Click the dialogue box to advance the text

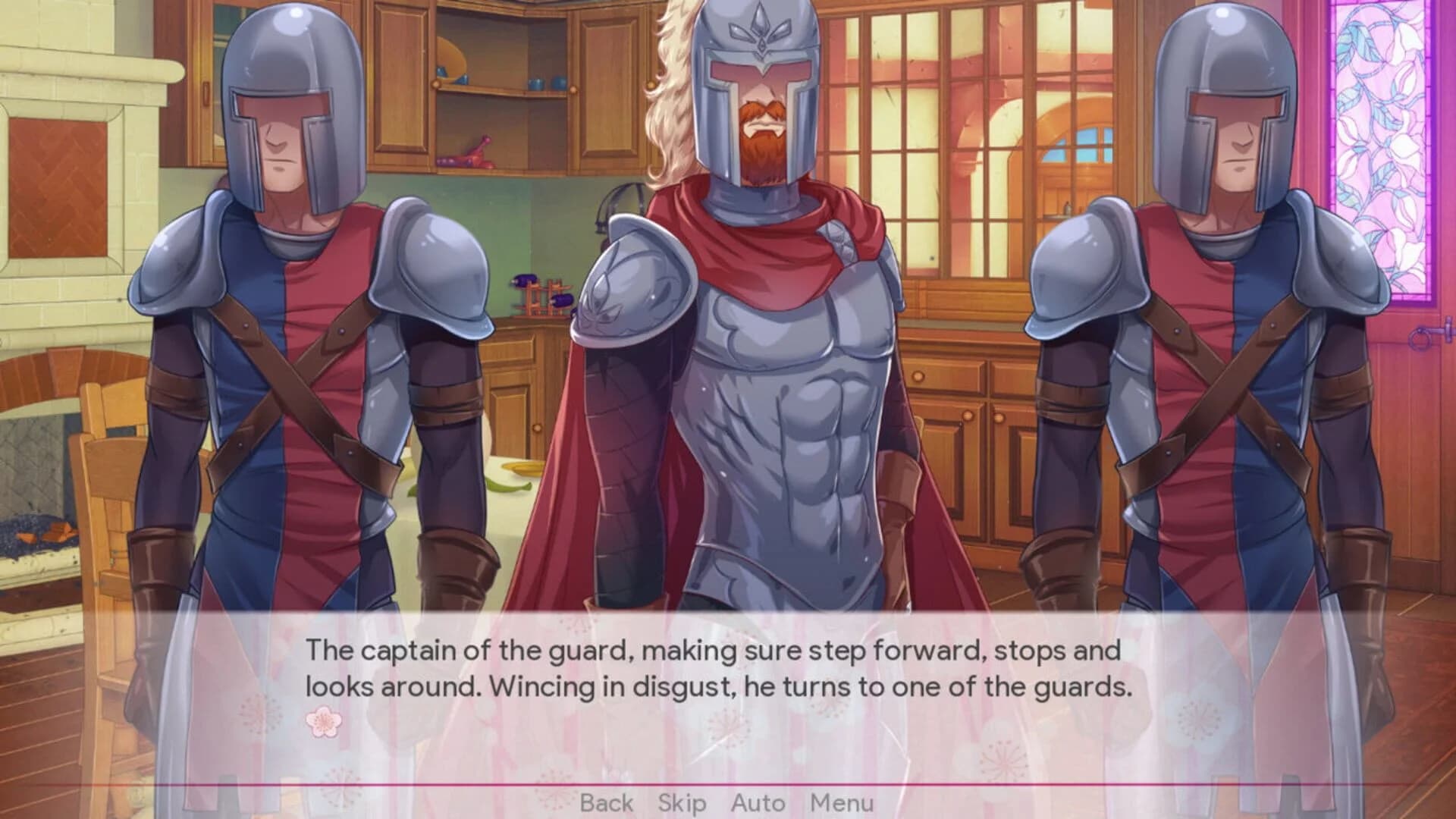[728, 675]
